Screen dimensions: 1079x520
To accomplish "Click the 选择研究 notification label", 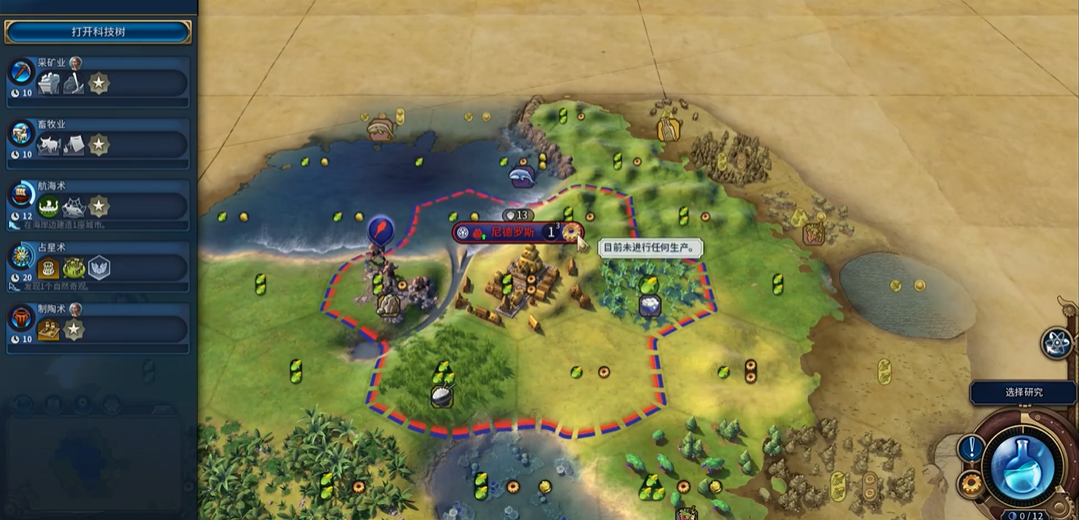I will 1022,392.
